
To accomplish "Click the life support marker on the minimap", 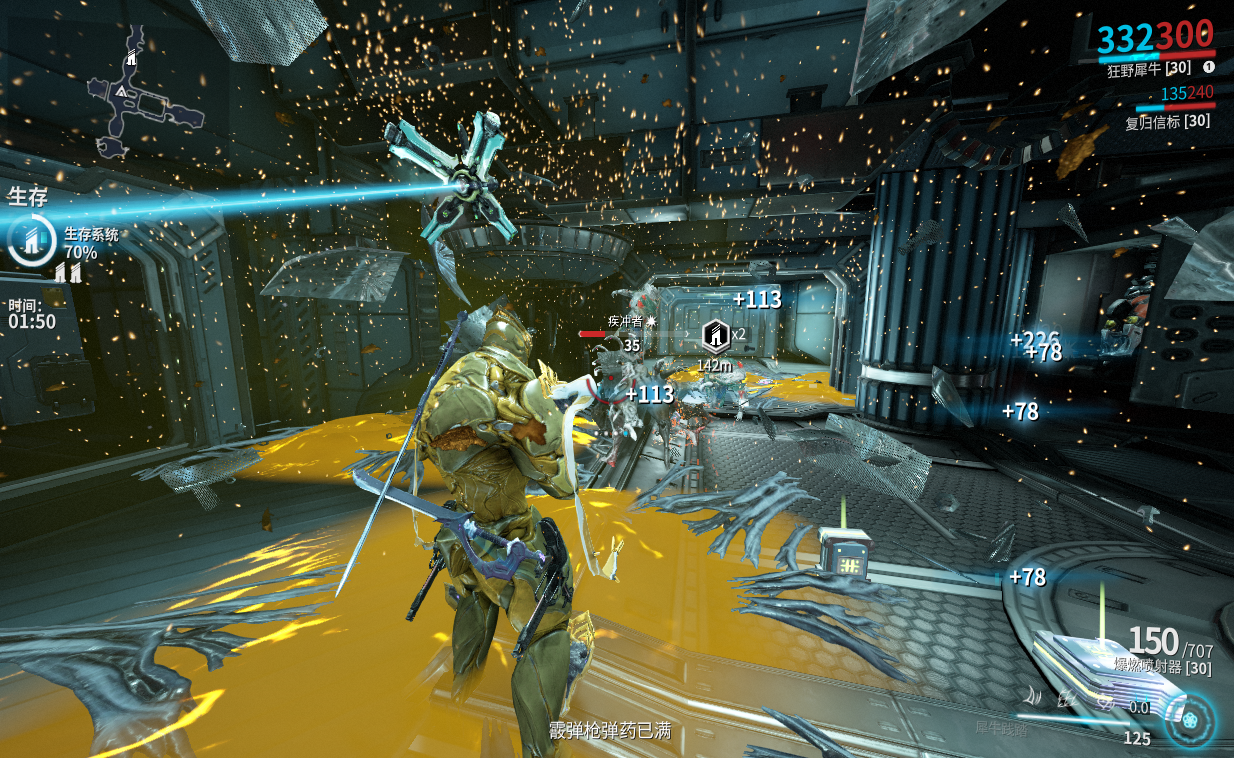I will point(131,58).
